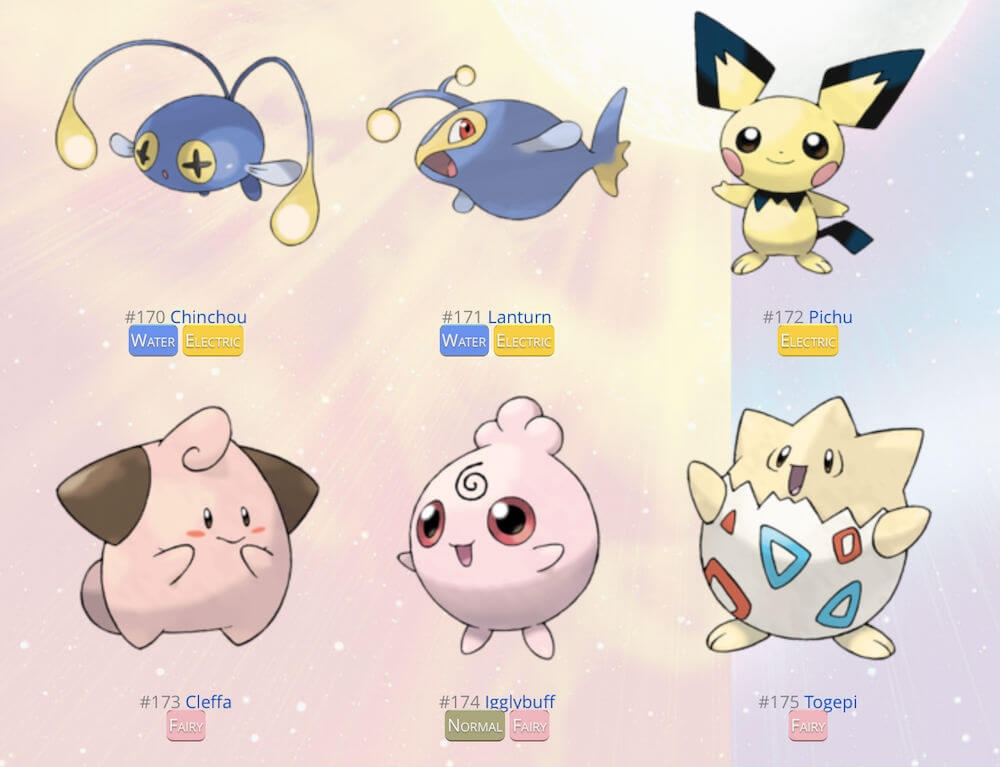This screenshot has height=767, width=1000.
Task: Choose the Togepi artwork thumbnail
Action: pyautogui.click(x=808, y=530)
